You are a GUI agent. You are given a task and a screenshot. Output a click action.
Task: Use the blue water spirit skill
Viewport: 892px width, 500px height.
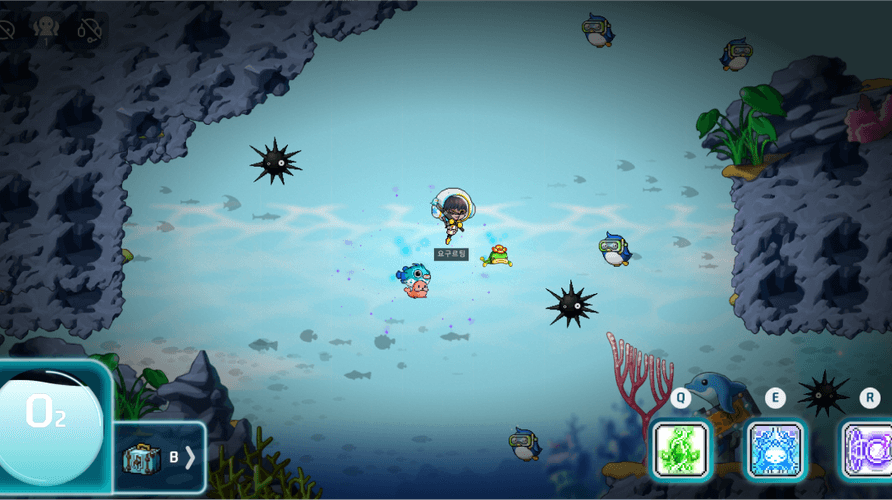775,449
